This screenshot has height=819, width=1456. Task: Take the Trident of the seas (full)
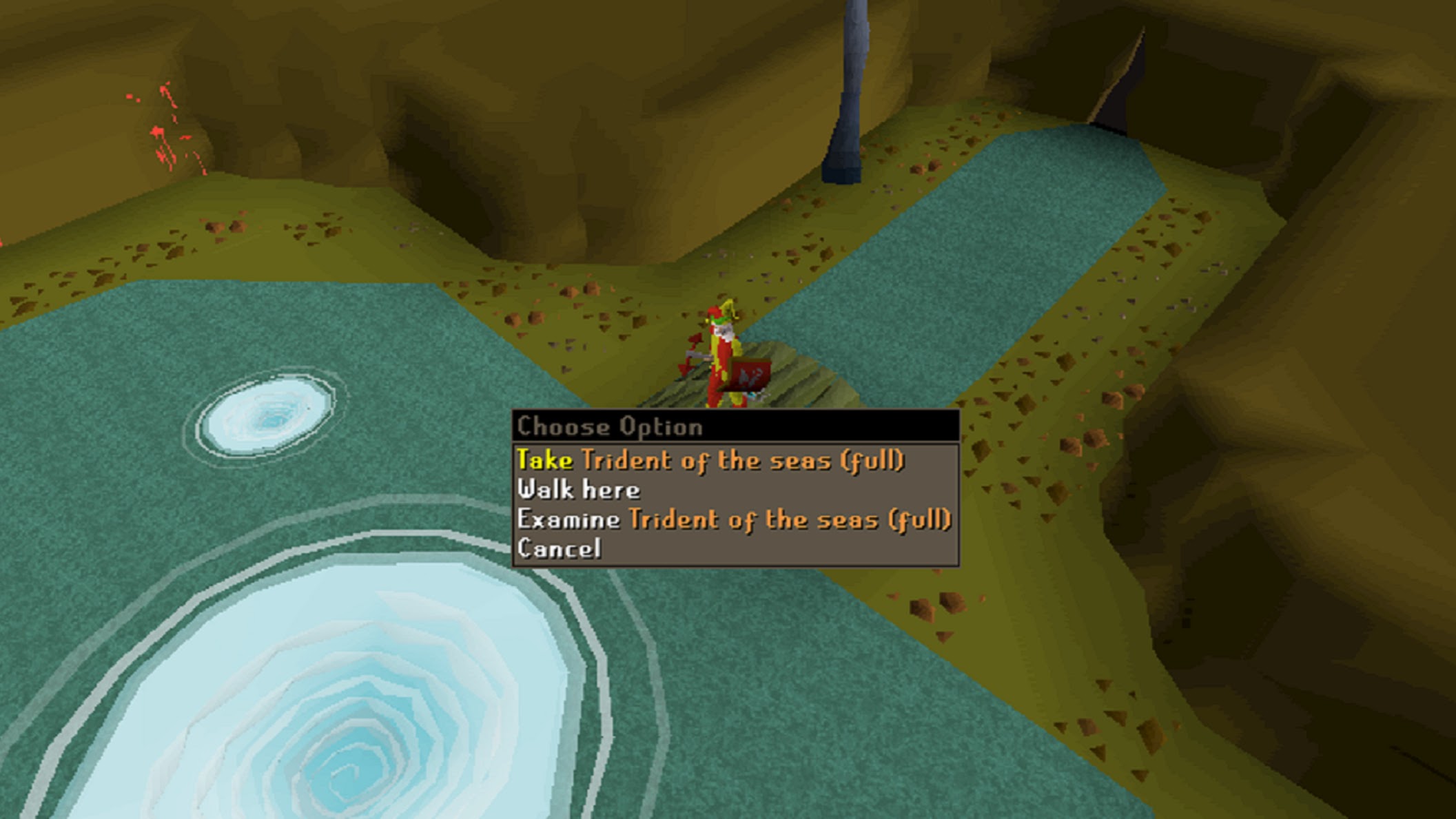point(710,460)
